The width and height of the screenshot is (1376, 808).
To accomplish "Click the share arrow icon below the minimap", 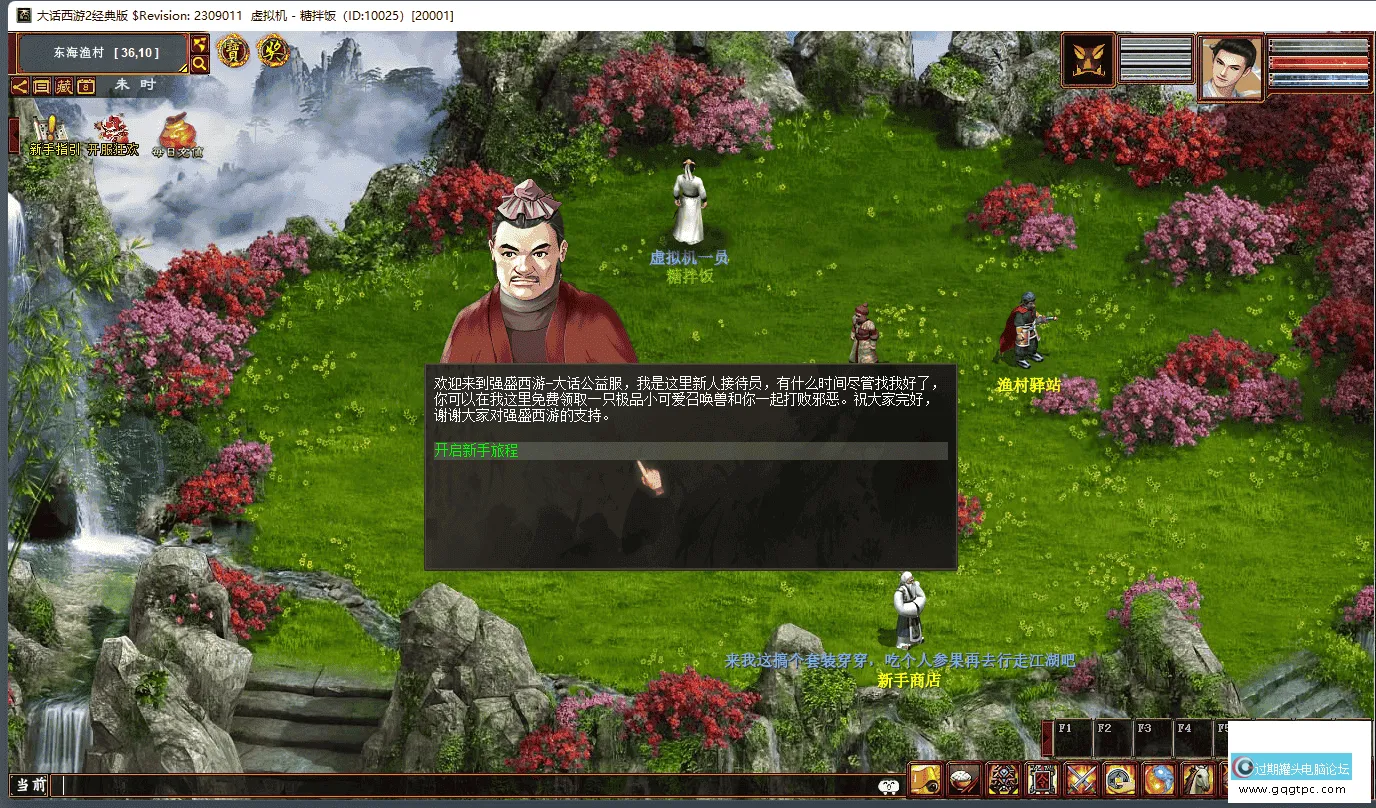I will click(x=21, y=86).
